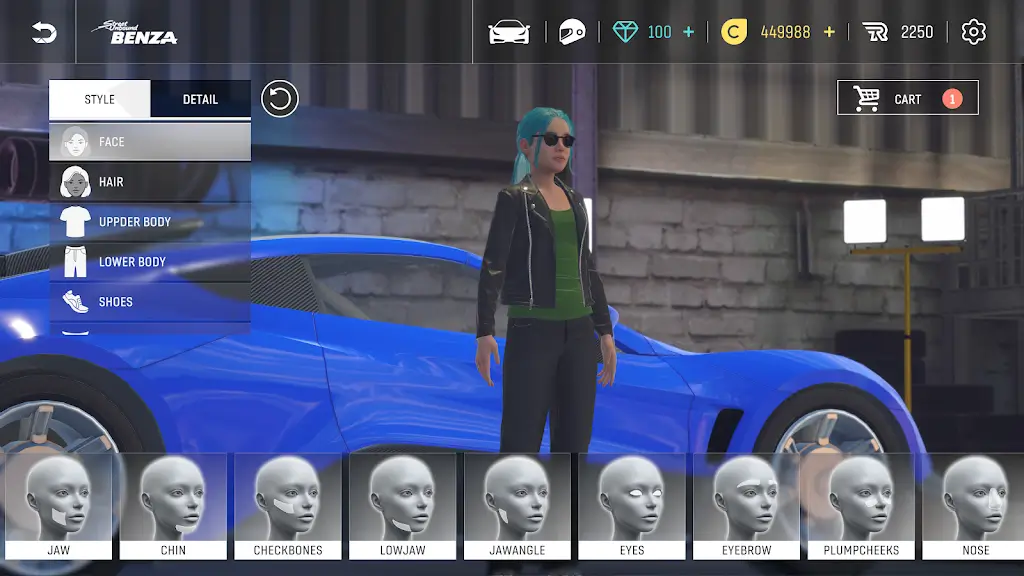This screenshot has height=576, width=1024.
Task: Choose the Plumpcheeks face option
Action: pyautogui.click(x=861, y=505)
